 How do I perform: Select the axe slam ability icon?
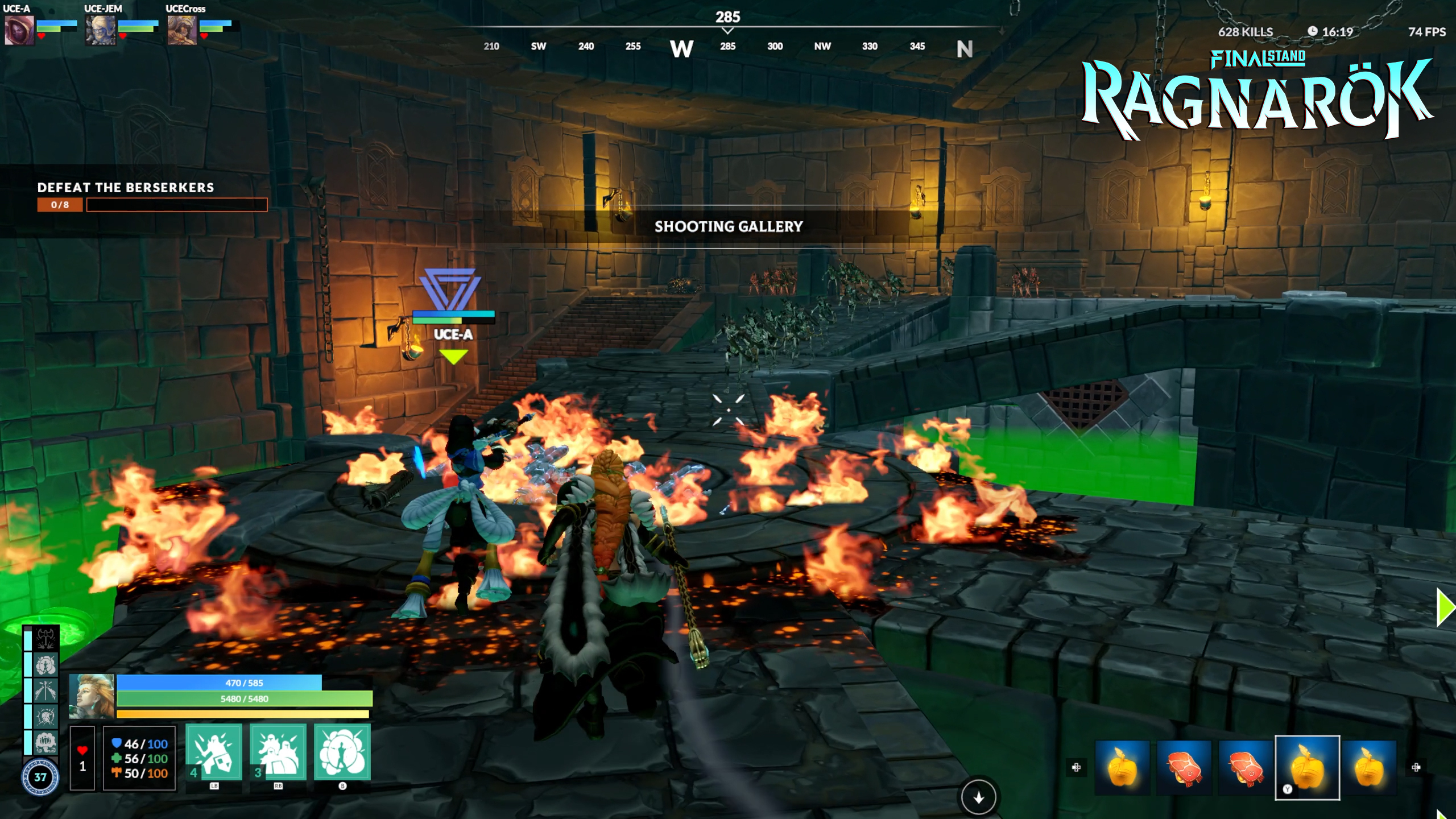pyautogui.click(x=45, y=638)
